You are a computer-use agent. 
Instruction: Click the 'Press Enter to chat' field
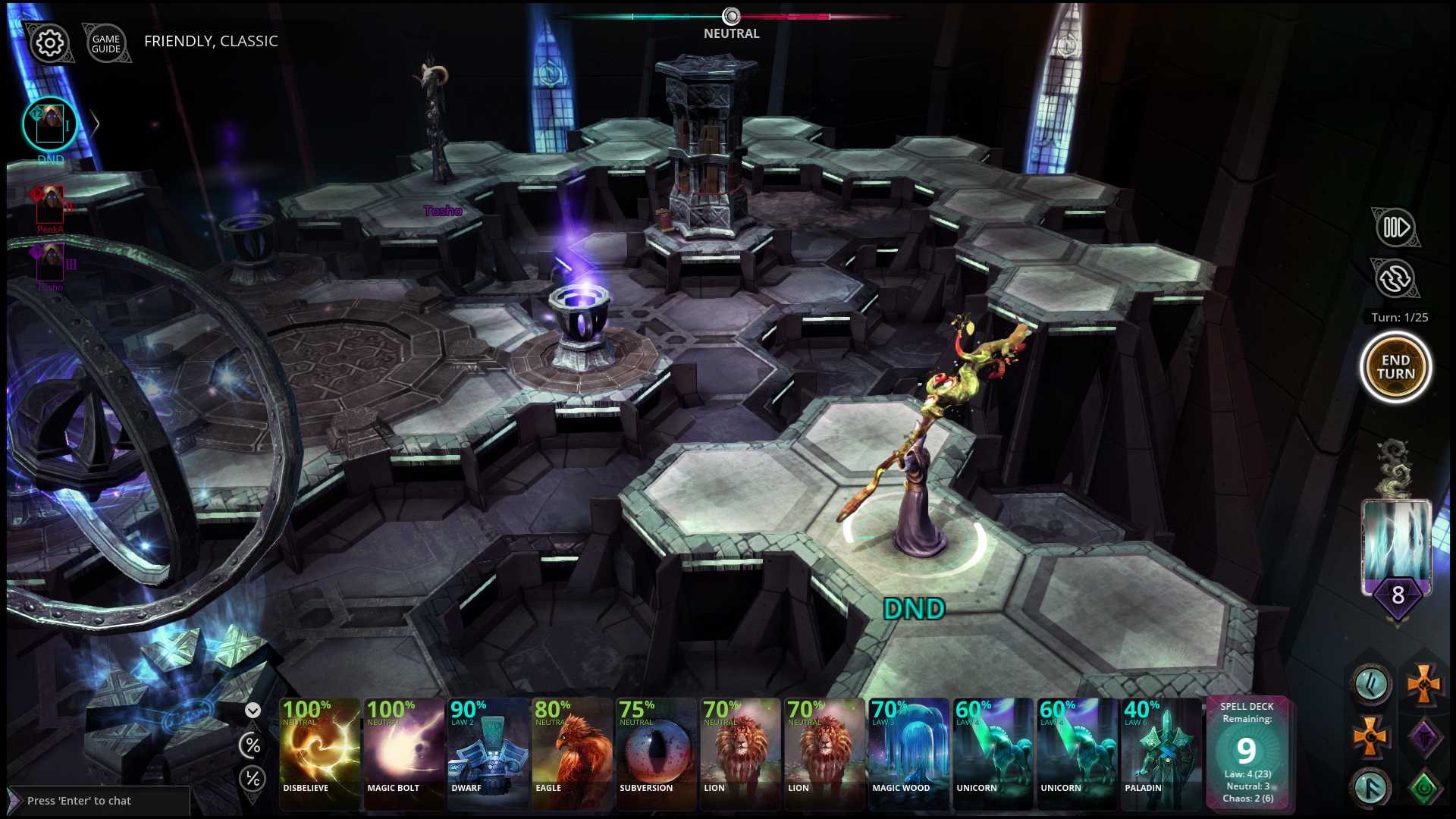coord(99,801)
